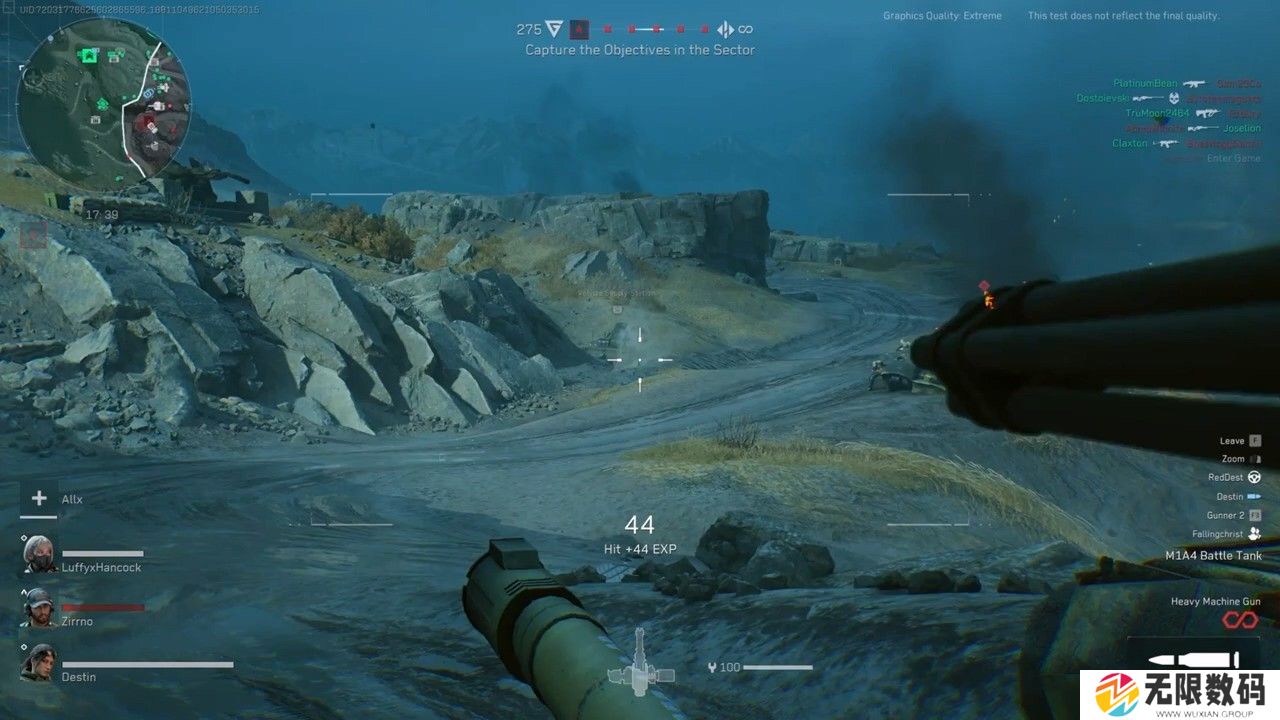Choose RedDest's driver seat steering wheel icon
Screen dimensions: 1280x720
[1254, 478]
